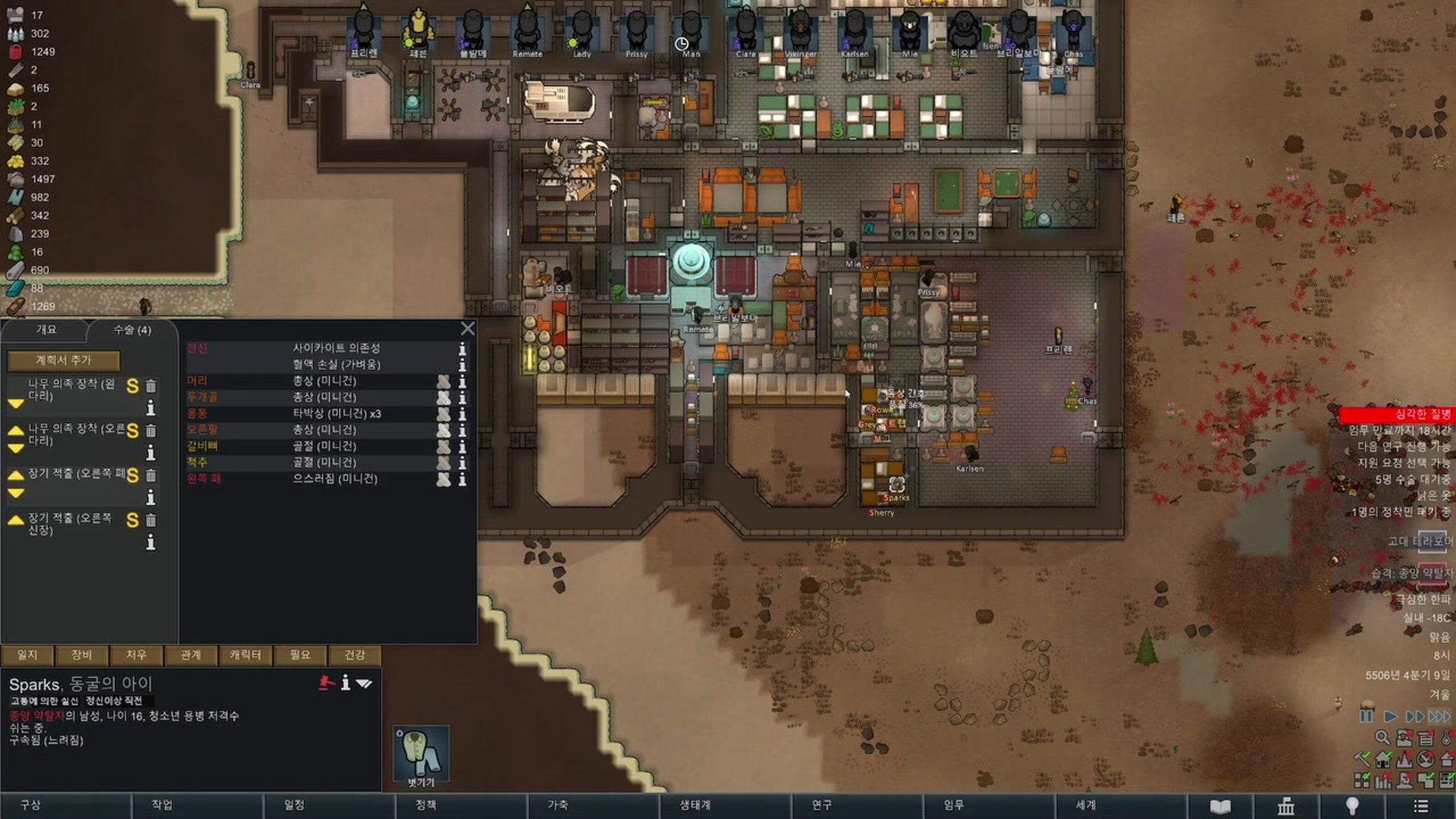Click the 계획서 추가 add bill button
Screen dimensions: 1456x819
tap(64, 360)
